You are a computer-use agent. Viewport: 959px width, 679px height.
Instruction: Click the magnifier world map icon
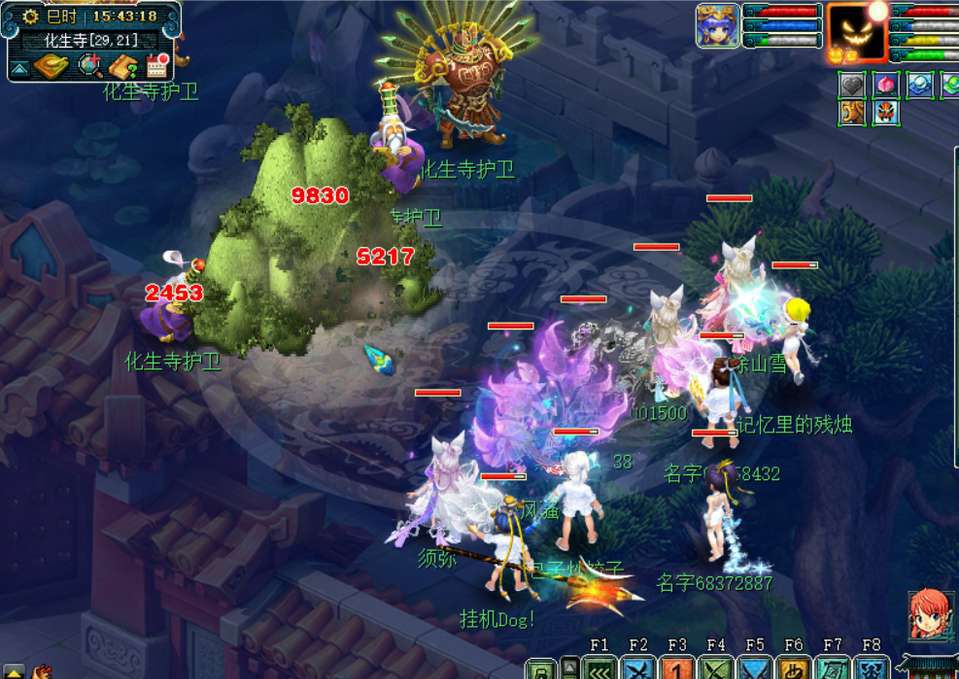[92, 67]
